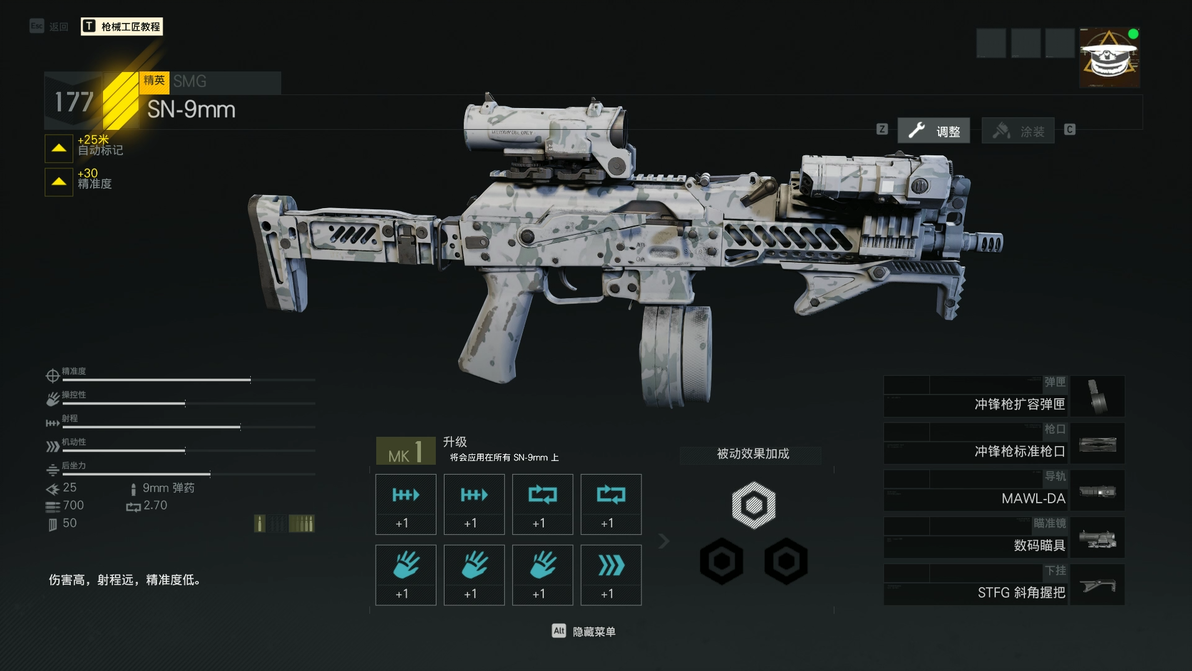
Task: Open the 枪械工匠教程 gunsmith tutorial
Action: (x=122, y=27)
